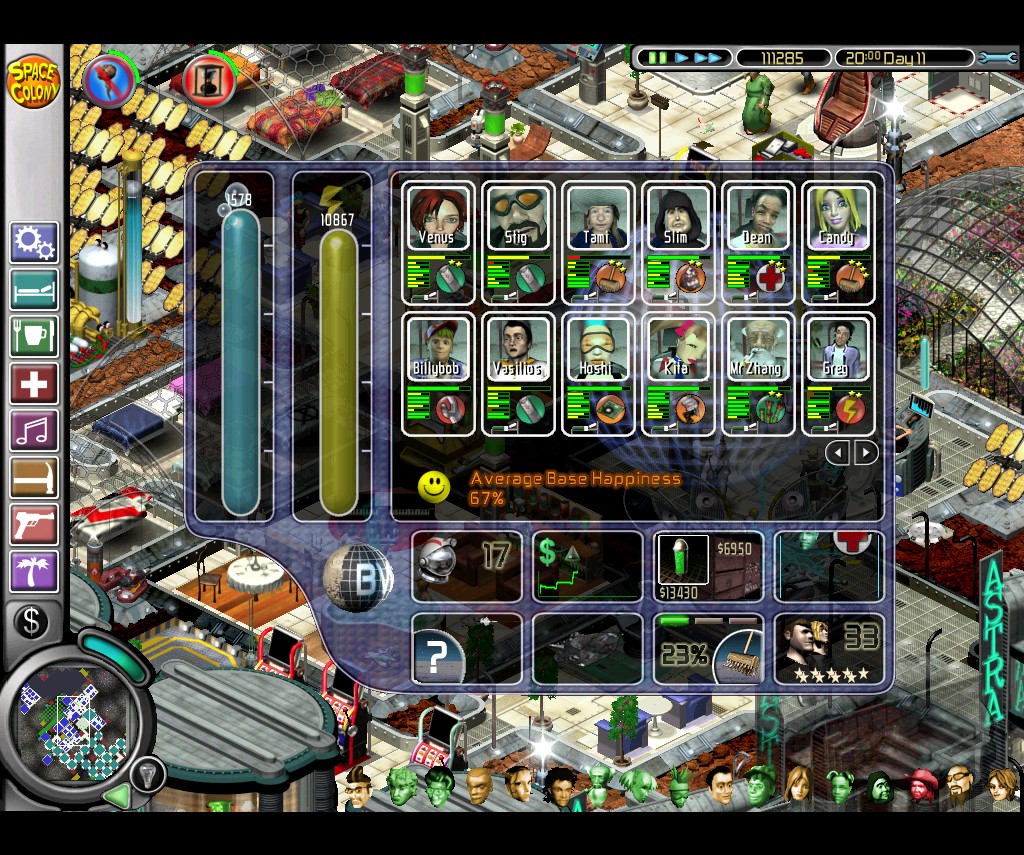This screenshot has height=855, width=1024.
Task: Set the game to fast-forward speed
Action: click(x=708, y=58)
